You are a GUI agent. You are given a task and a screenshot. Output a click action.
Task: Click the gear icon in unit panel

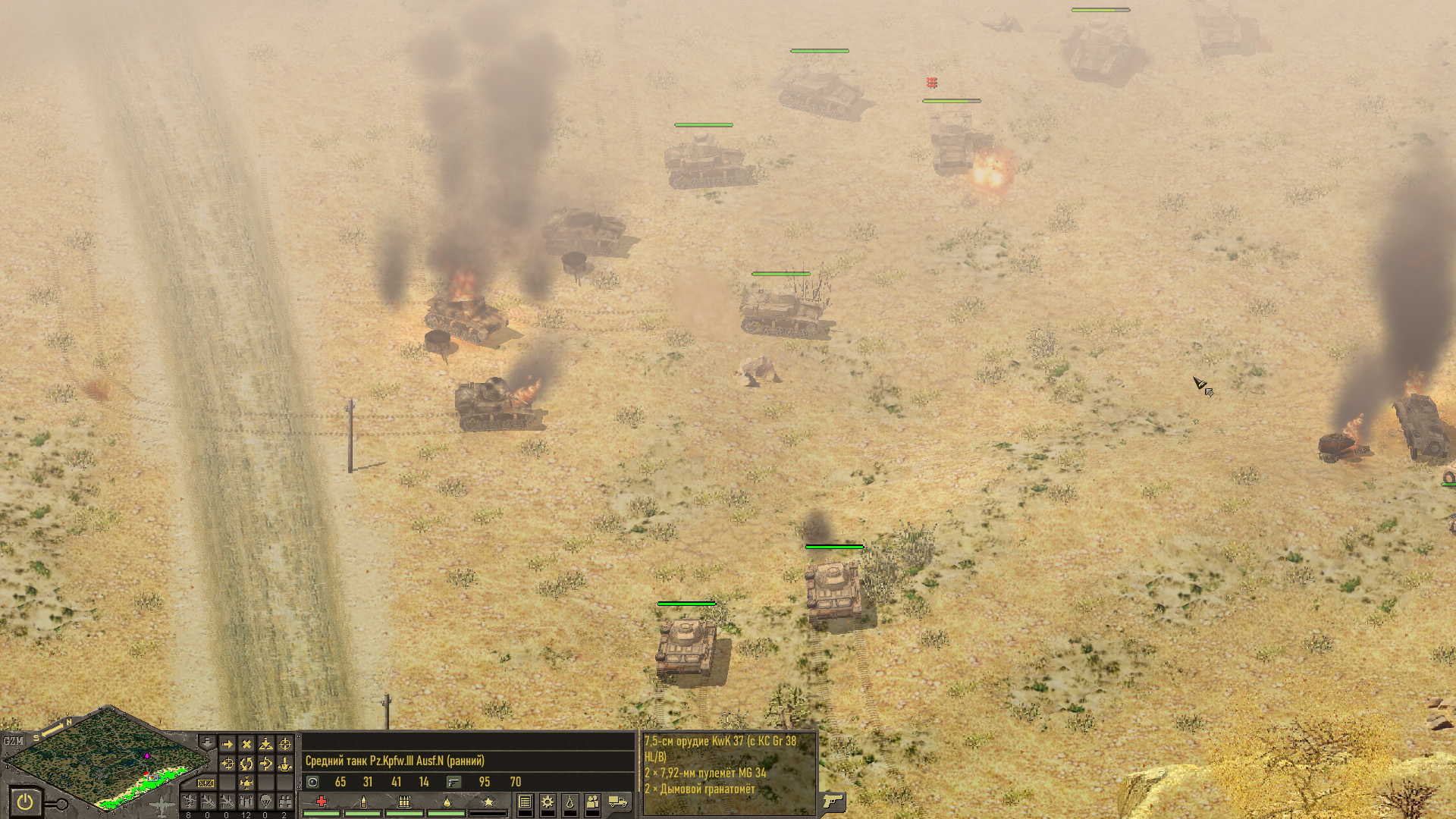[548, 802]
